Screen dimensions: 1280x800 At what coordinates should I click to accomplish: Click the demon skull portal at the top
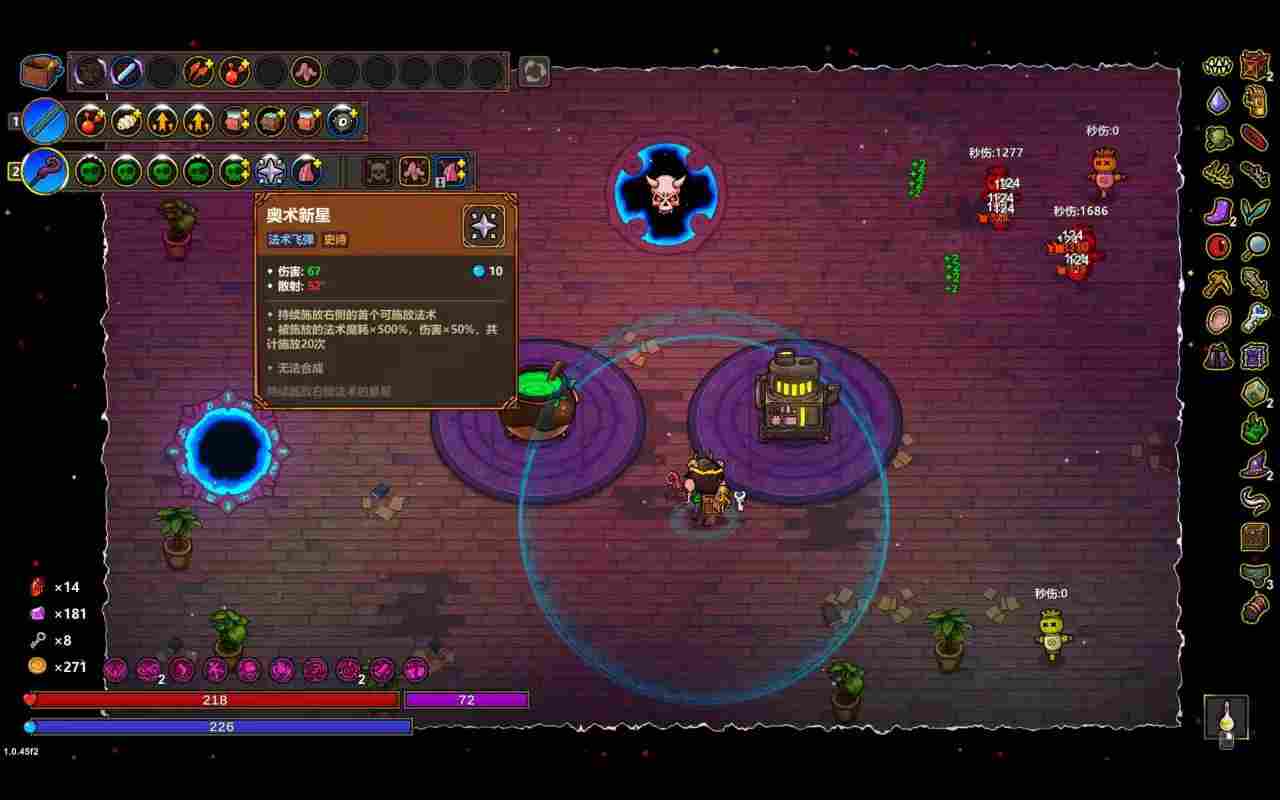click(x=668, y=197)
